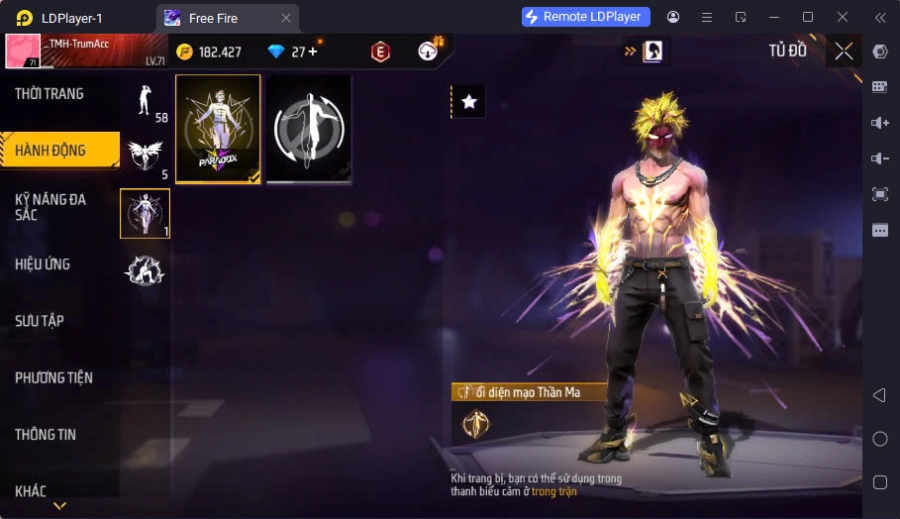Open the HIỆU ỨNG category
Screen dimensions: 900x519
[x=43, y=265]
